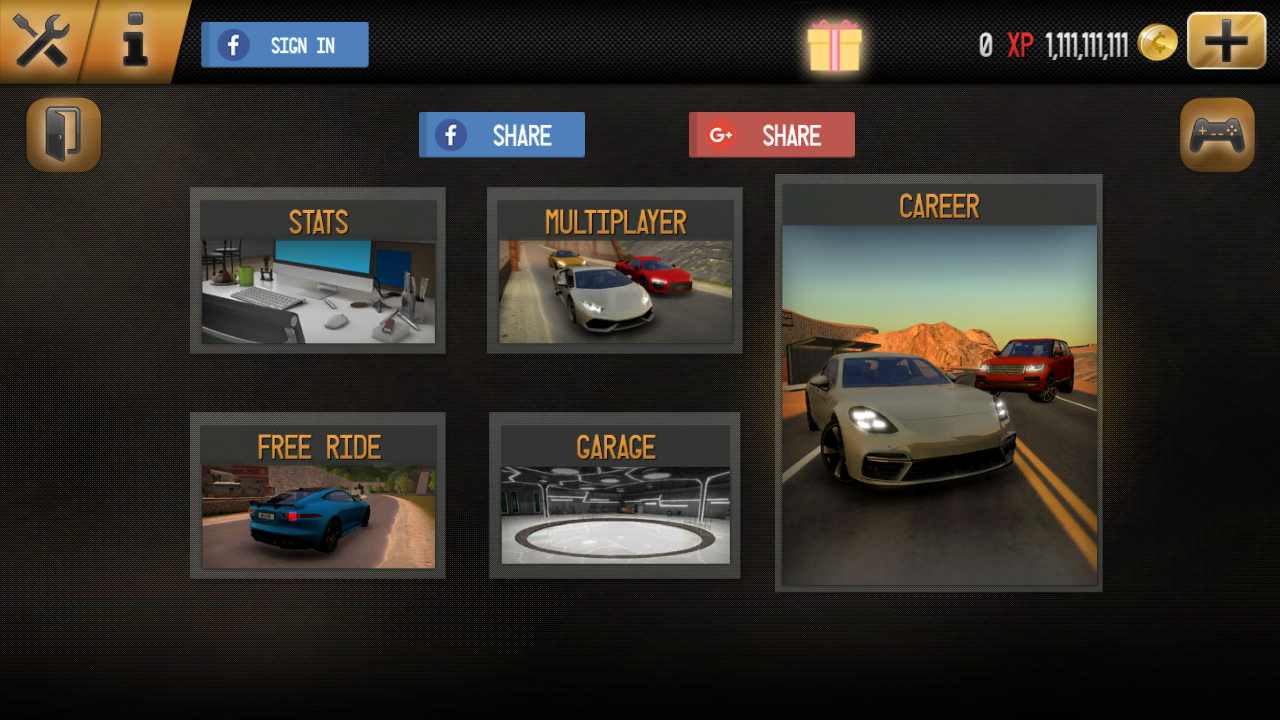Show the info panel
Image resolution: width=1280 pixels, height=720 pixels.
[x=134, y=42]
